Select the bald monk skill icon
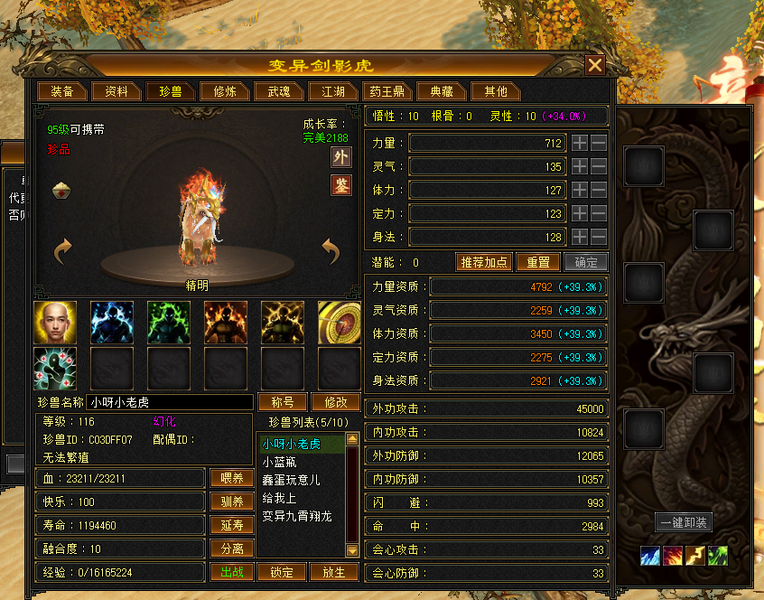This screenshot has width=764, height=600. [54, 322]
